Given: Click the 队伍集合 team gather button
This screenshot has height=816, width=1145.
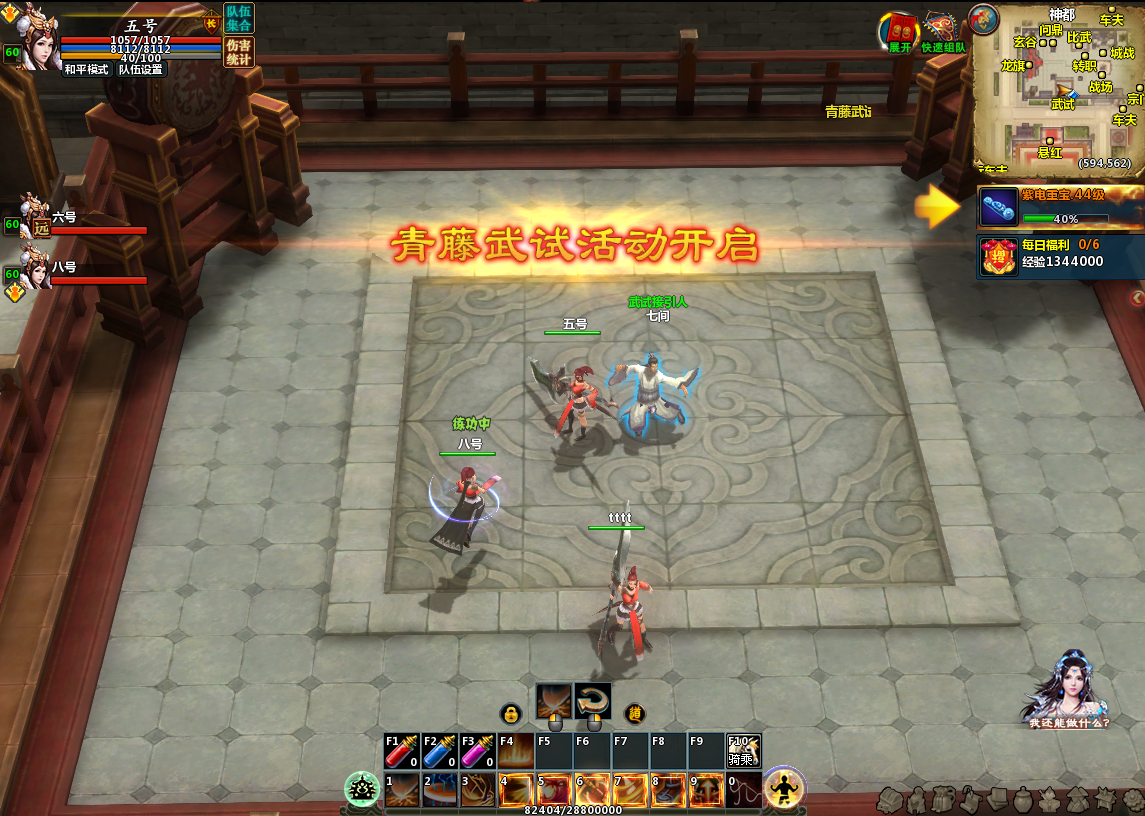Looking at the screenshot, I should 239,18.
